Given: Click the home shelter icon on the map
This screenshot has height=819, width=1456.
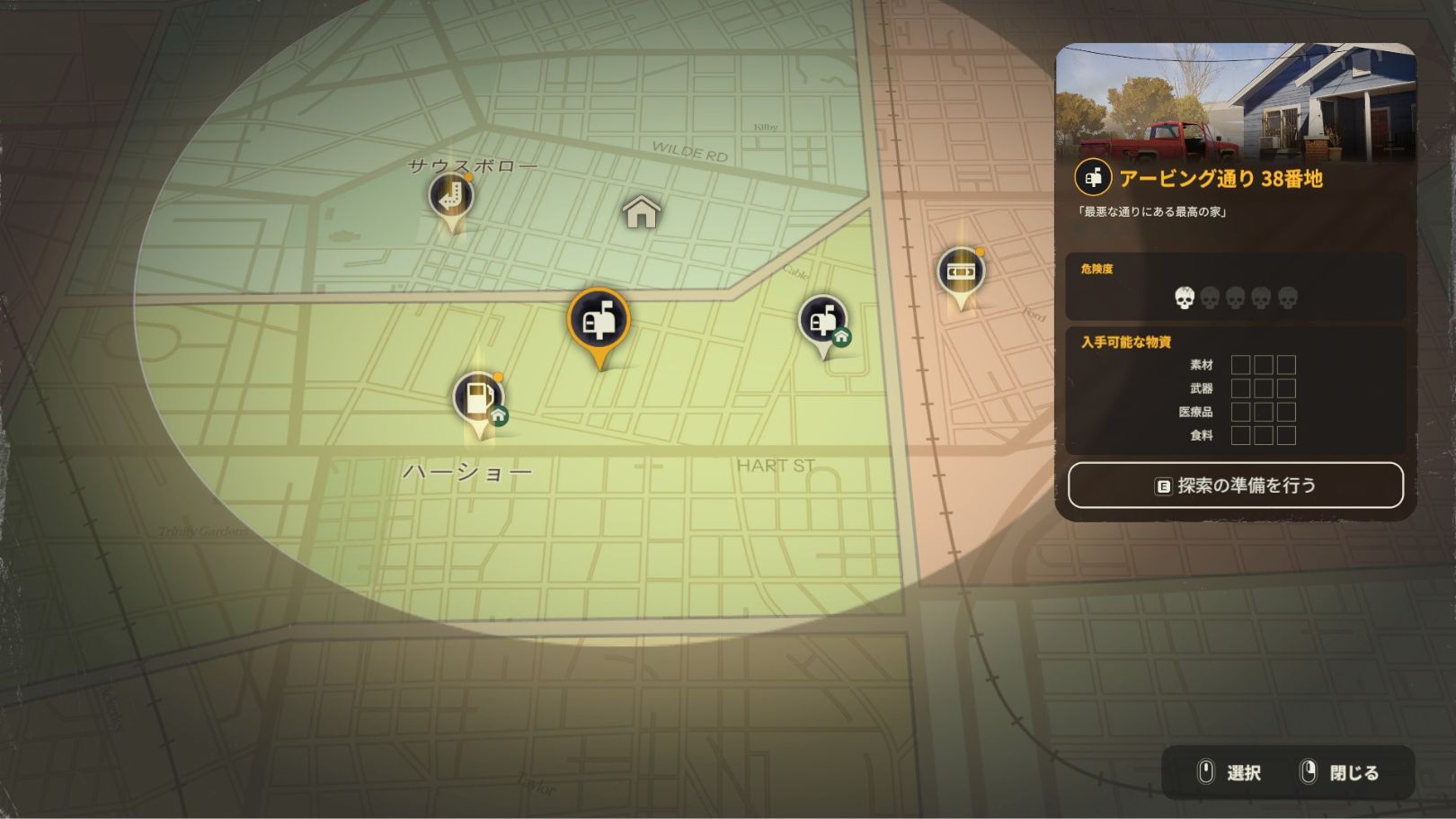Looking at the screenshot, I should [x=641, y=212].
